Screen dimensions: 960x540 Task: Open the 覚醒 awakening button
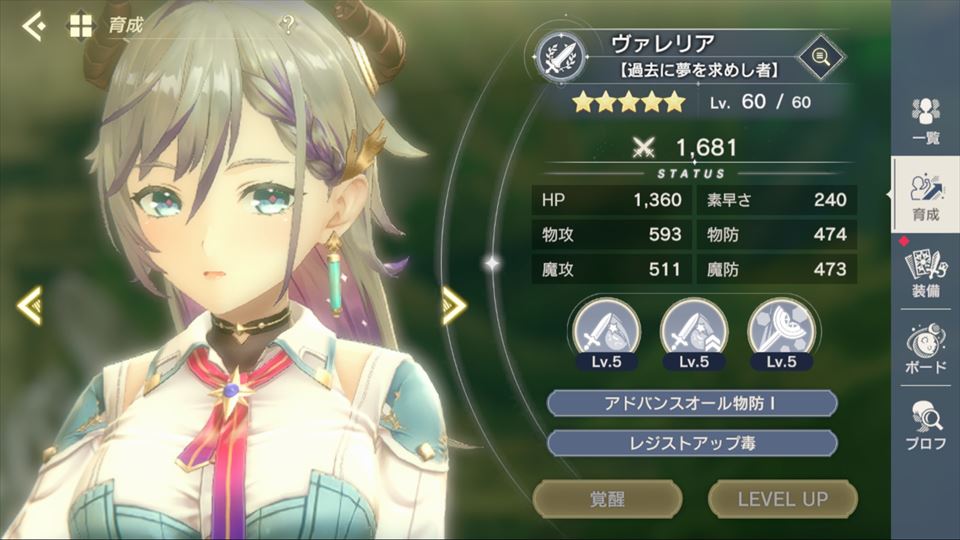pos(607,498)
